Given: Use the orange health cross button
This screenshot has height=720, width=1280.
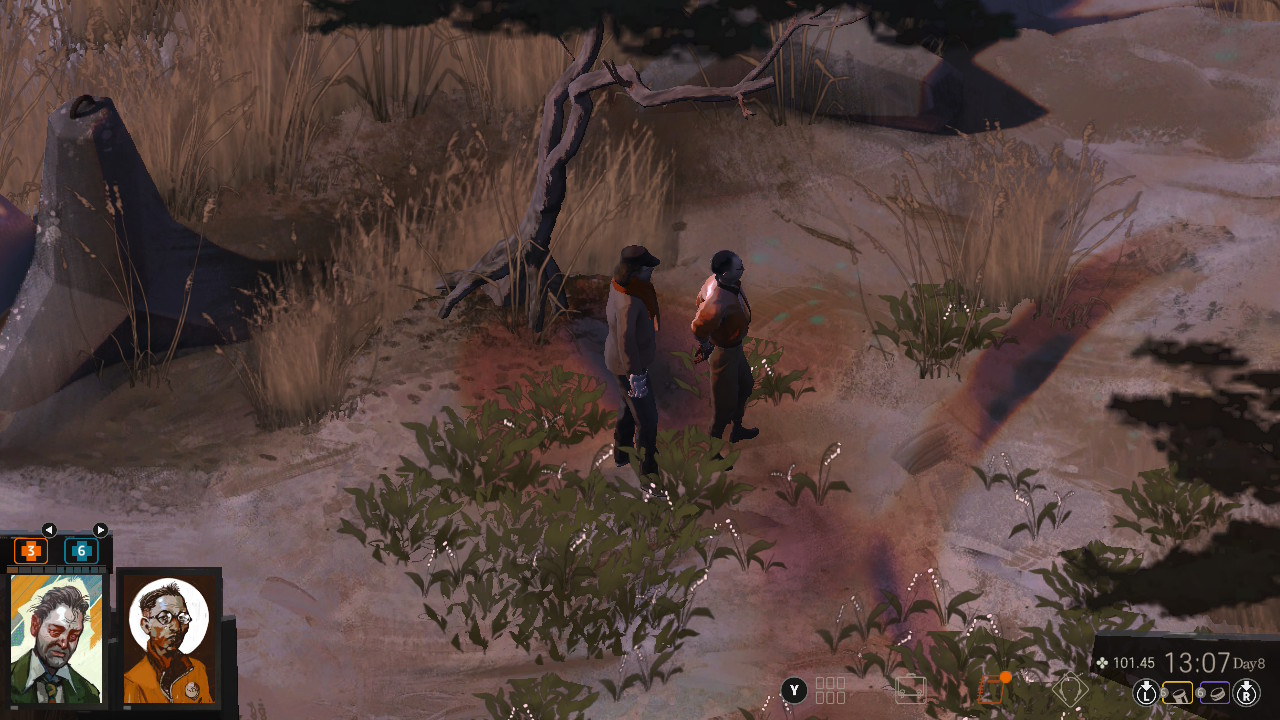Looking at the screenshot, I should (31, 550).
